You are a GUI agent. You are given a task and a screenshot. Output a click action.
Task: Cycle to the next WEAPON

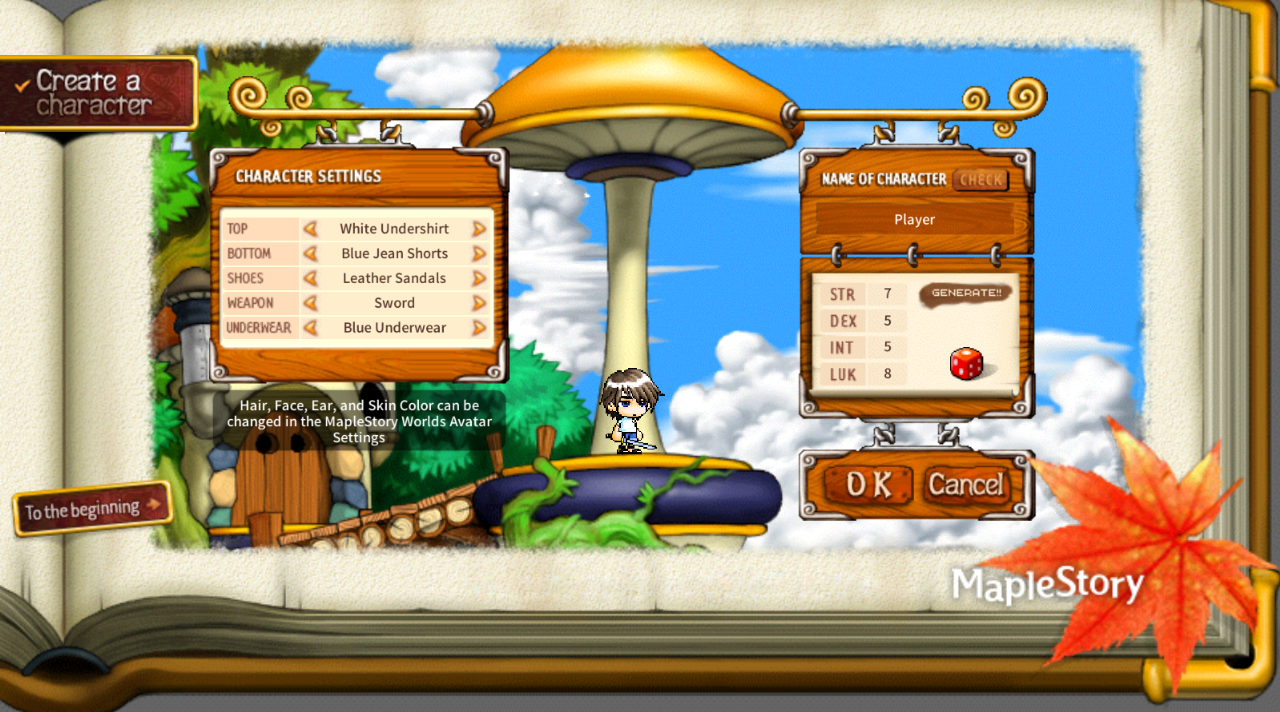479,303
